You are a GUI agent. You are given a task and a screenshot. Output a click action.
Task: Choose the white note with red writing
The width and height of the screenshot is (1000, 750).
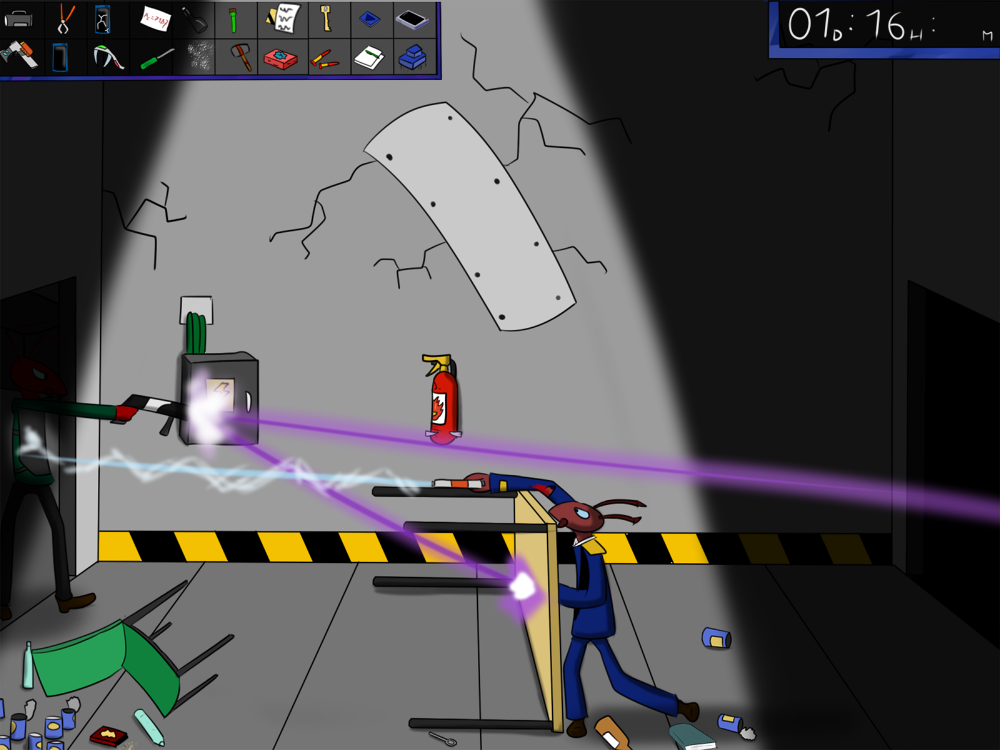click(x=154, y=17)
